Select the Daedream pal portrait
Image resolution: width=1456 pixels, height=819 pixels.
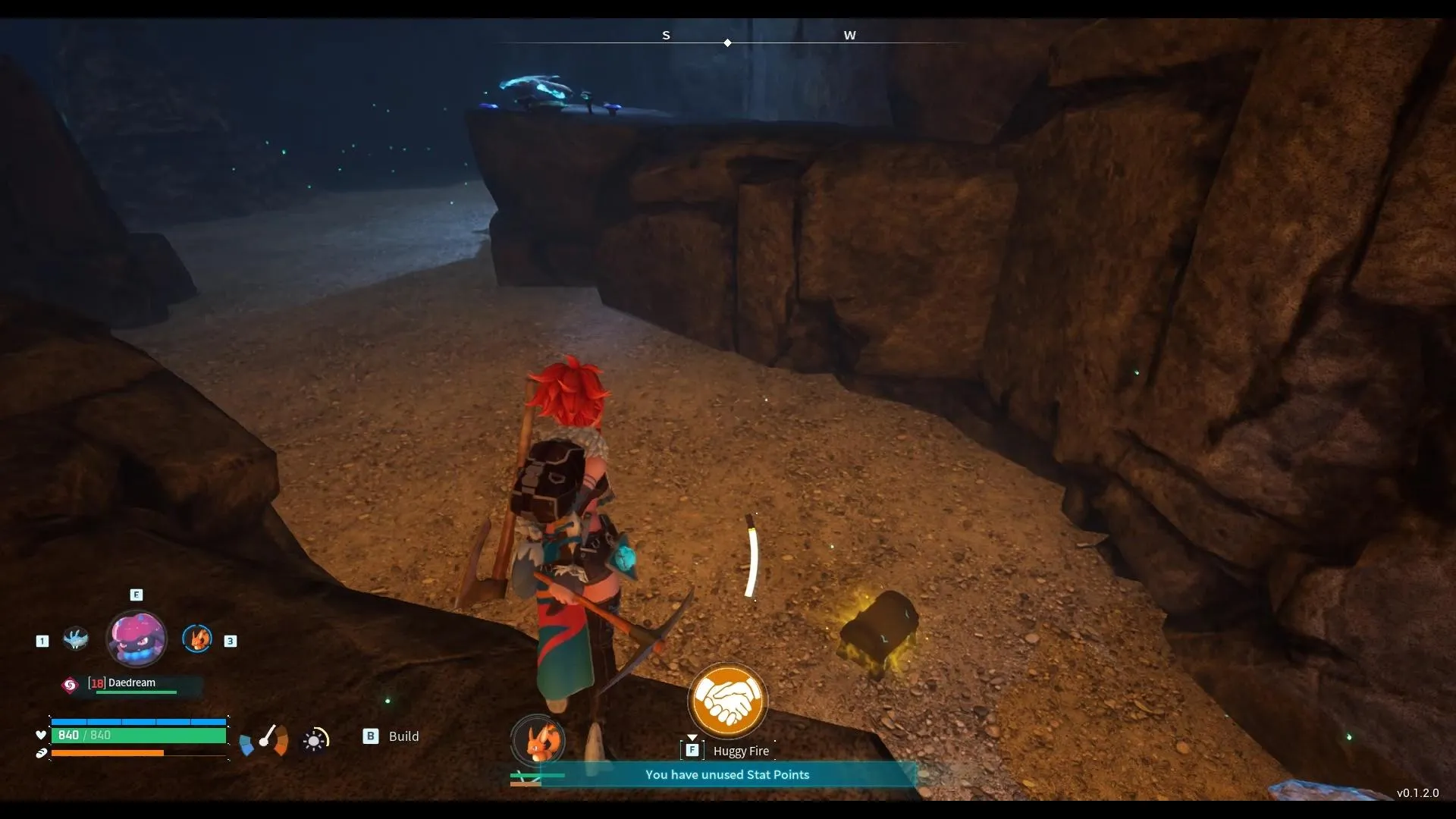coord(136,639)
